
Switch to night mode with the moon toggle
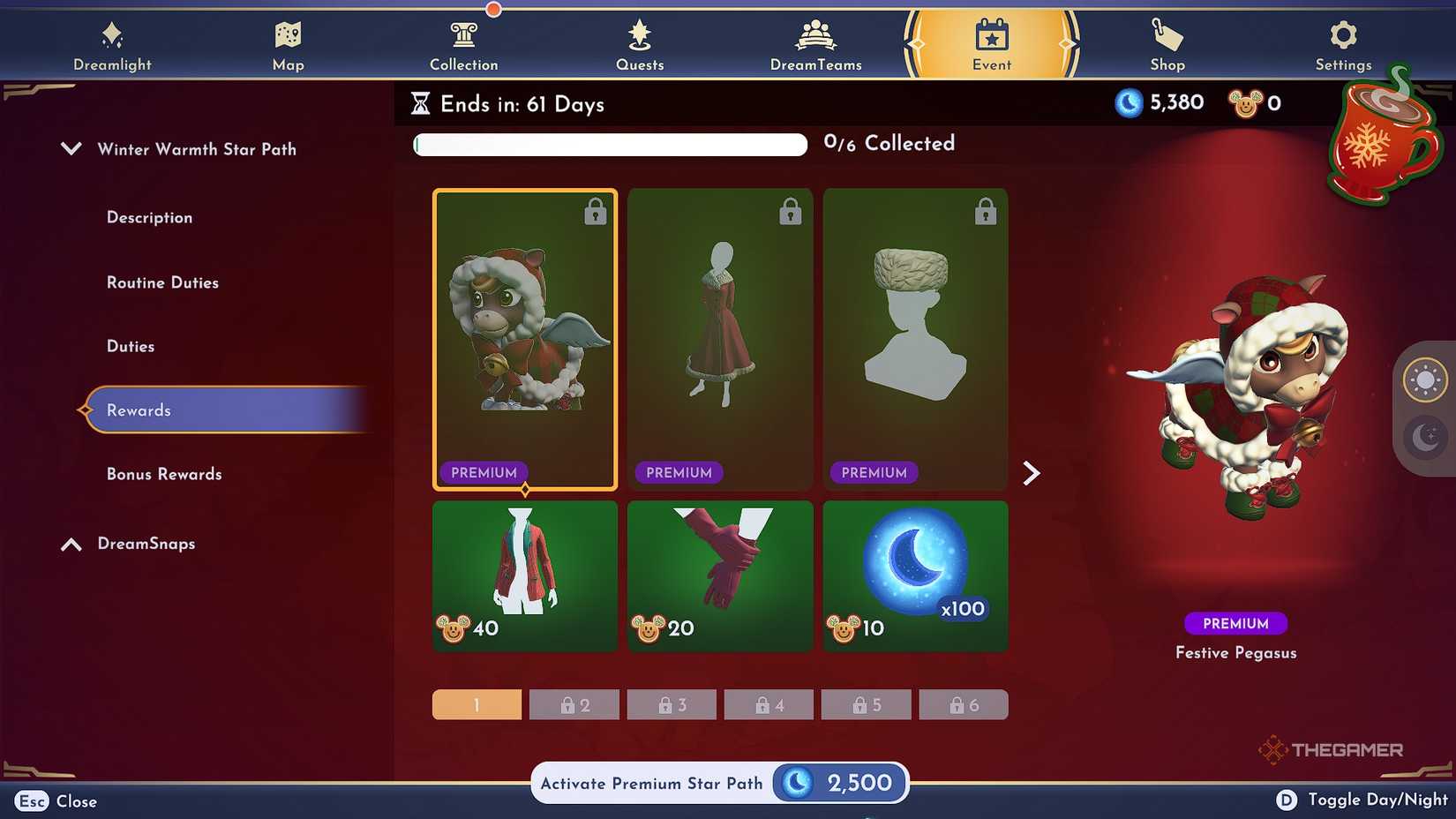[1424, 436]
